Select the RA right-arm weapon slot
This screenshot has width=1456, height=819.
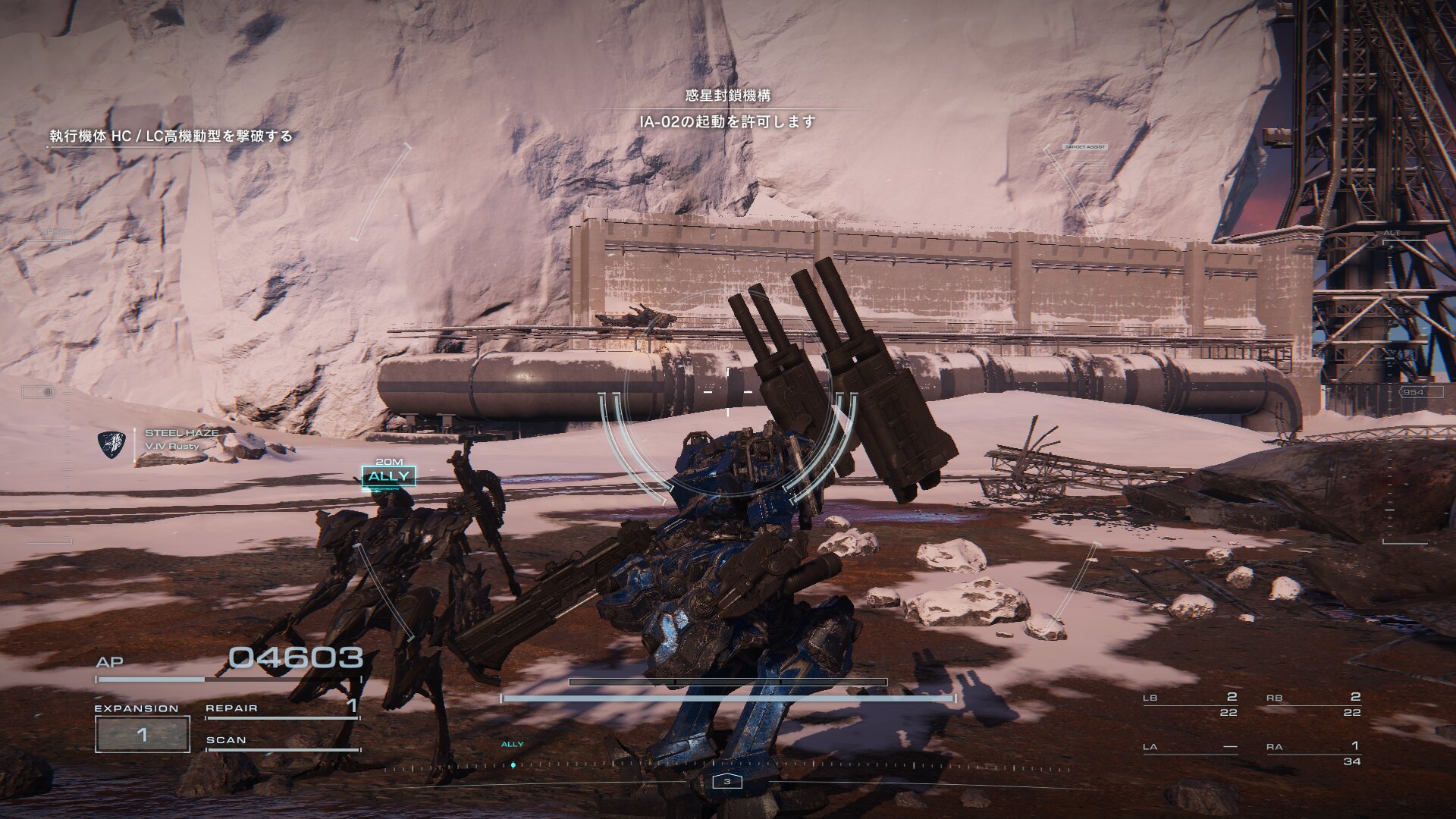(x=1313, y=753)
